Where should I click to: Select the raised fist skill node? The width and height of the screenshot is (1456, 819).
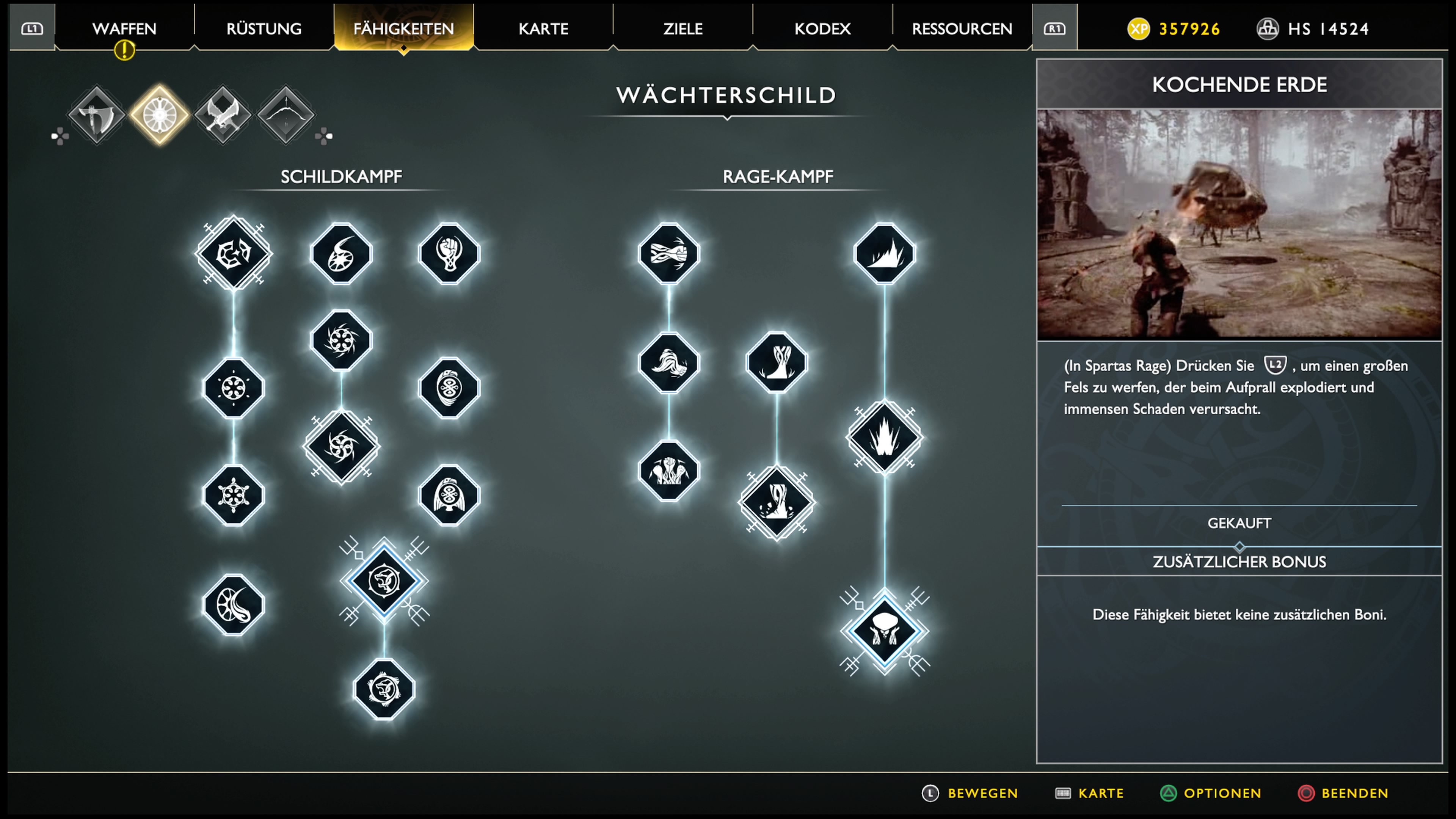[x=449, y=253]
